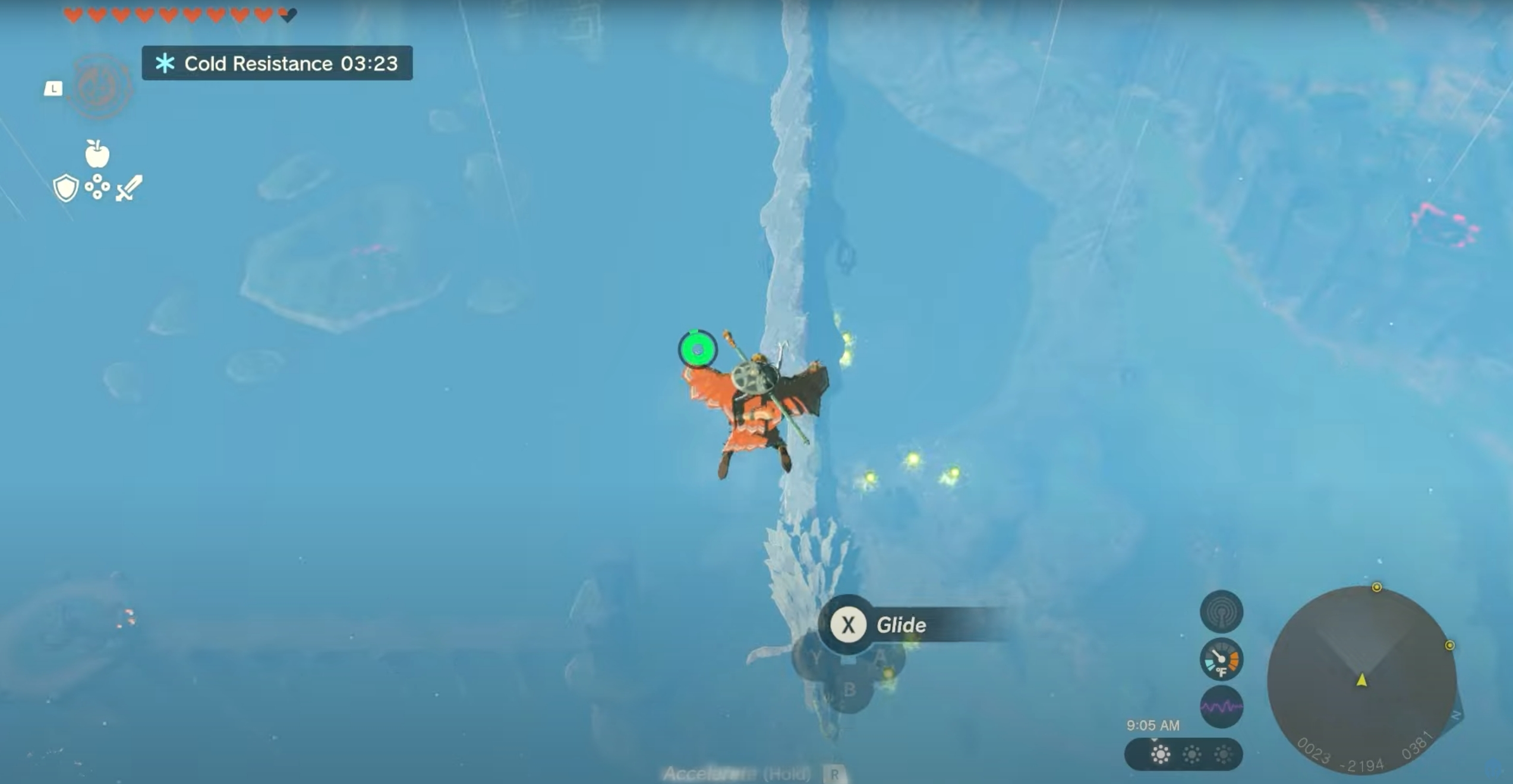
Task: Toggle the first brightness sun indicator
Action: coord(1161,754)
